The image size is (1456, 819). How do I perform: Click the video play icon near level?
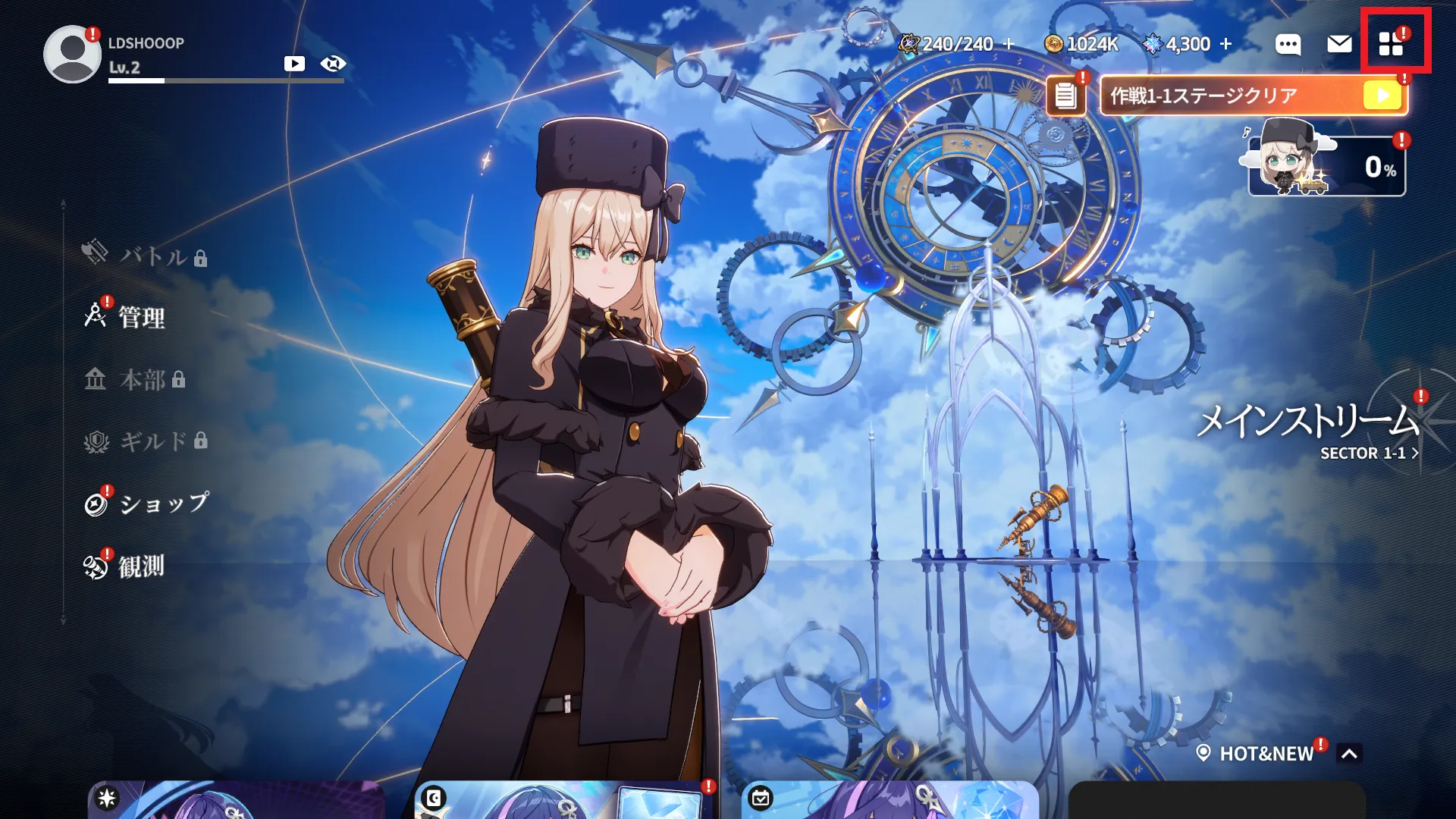pyautogui.click(x=294, y=64)
